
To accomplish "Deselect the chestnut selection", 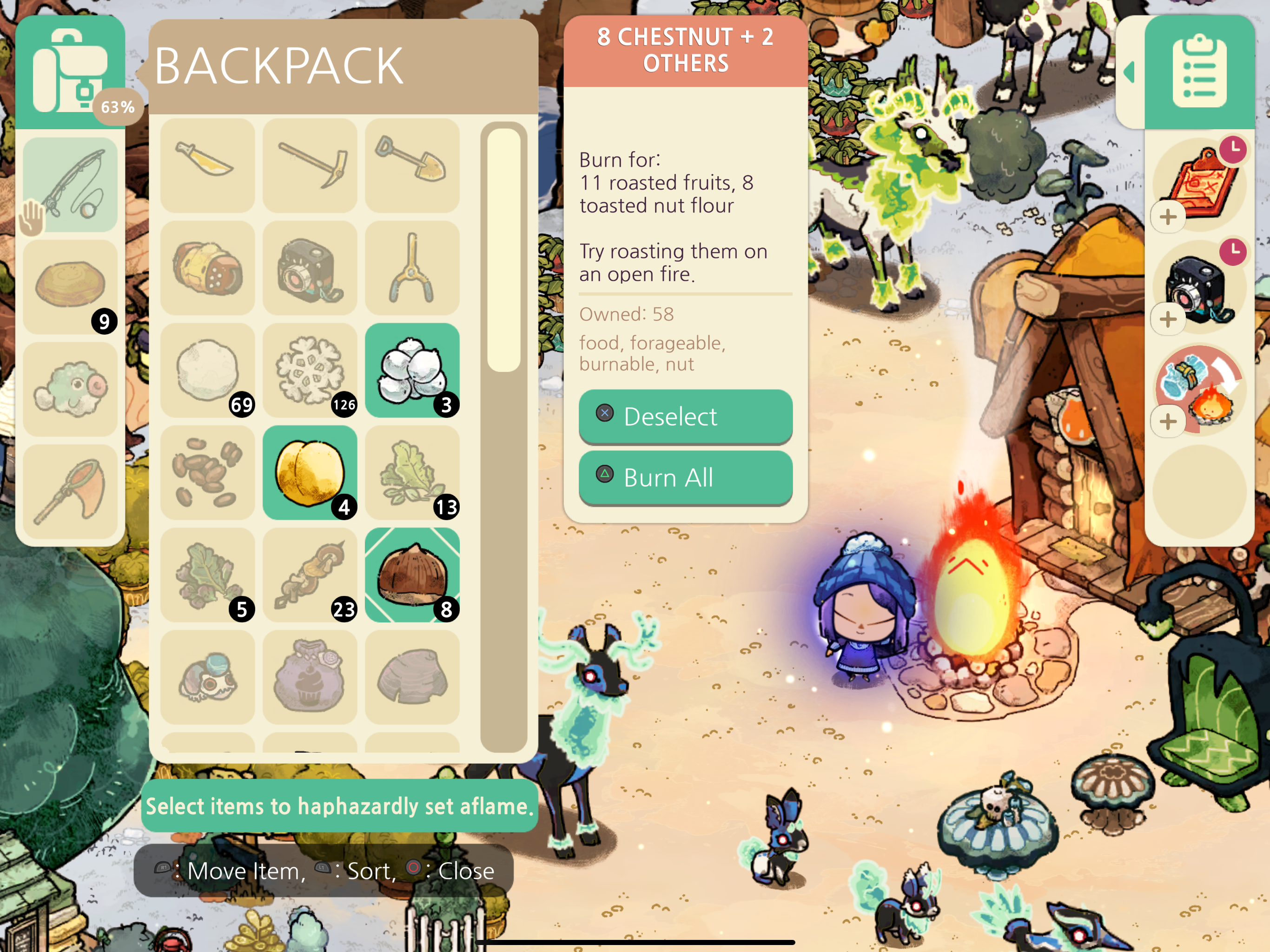I will (x=685, y=416).
